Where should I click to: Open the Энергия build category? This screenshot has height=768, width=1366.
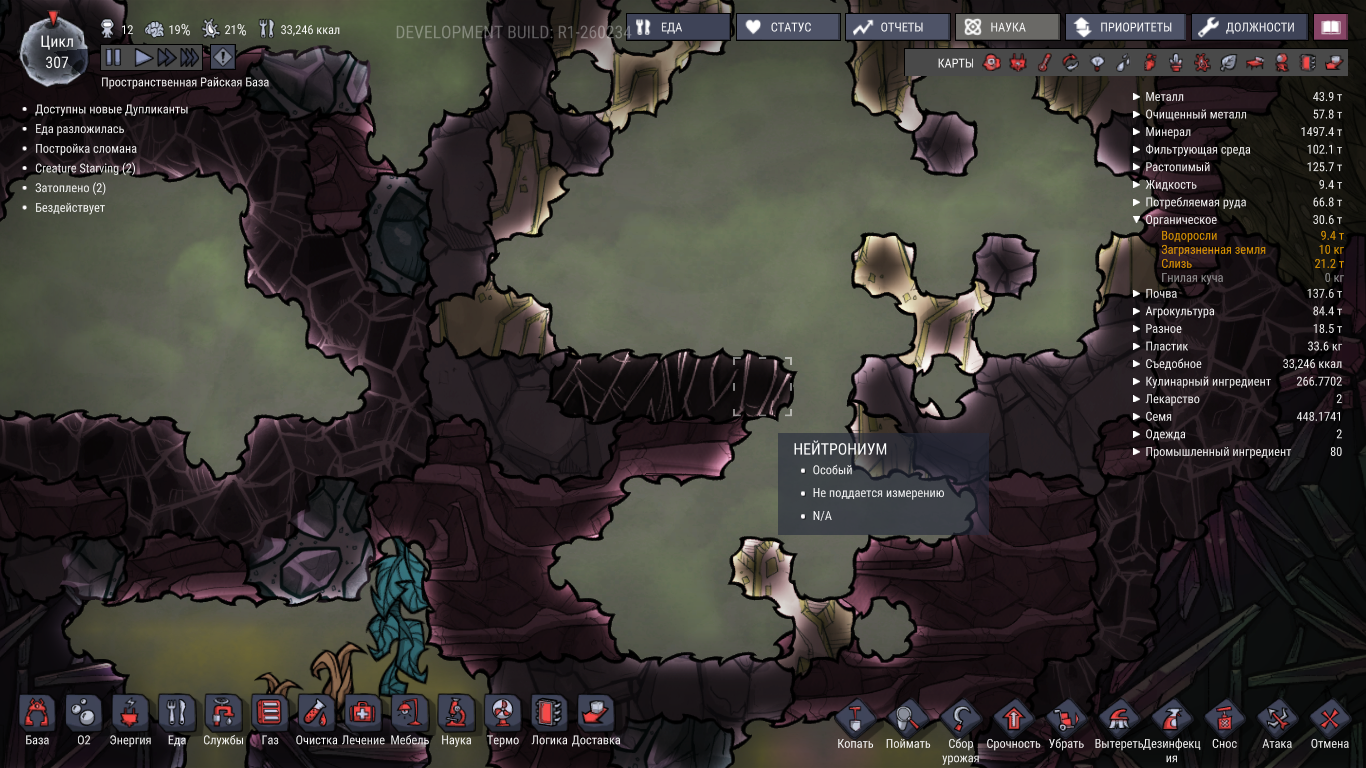pos(130,720)
